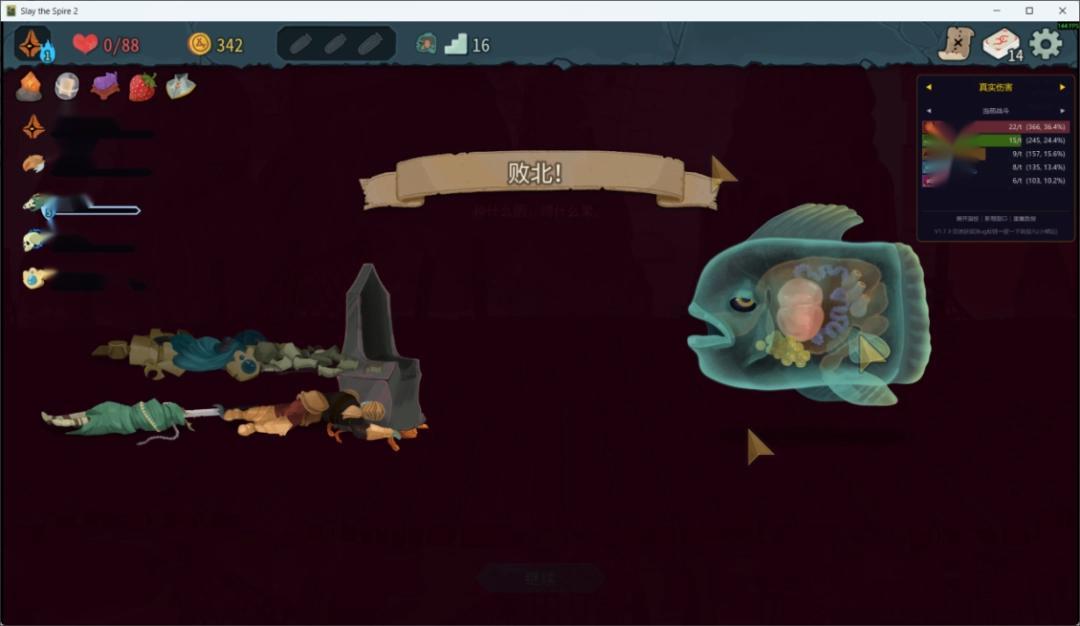The height and width of the screenshot is (626, 1080).
Task: Inspect the burning campfire relic
Action: (29, 87)
